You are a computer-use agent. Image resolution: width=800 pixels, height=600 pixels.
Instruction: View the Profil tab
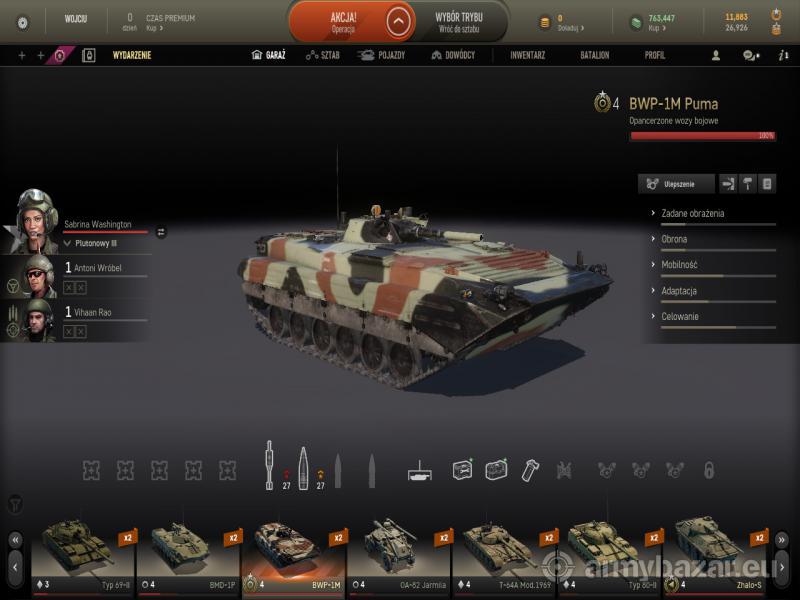655,55
